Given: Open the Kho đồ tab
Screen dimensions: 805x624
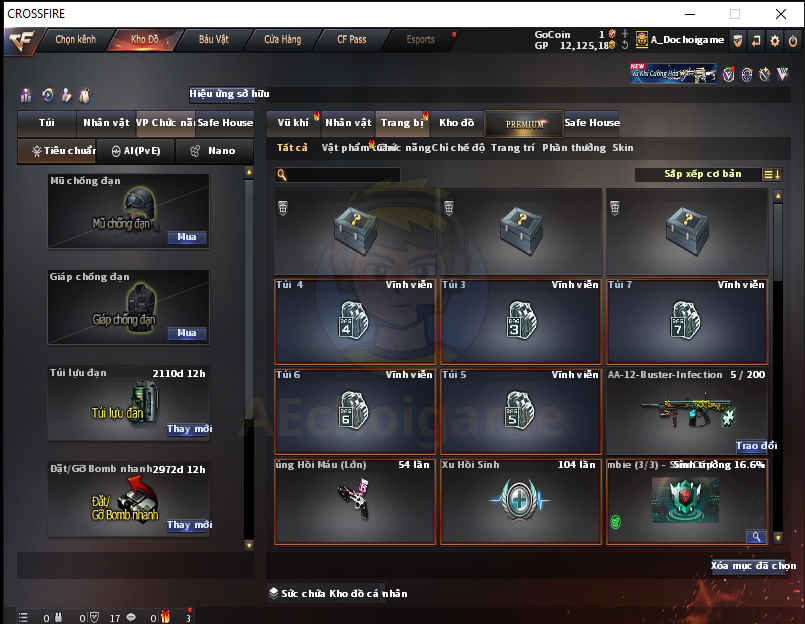Looking at the screenshot, I should pos(457,123).
